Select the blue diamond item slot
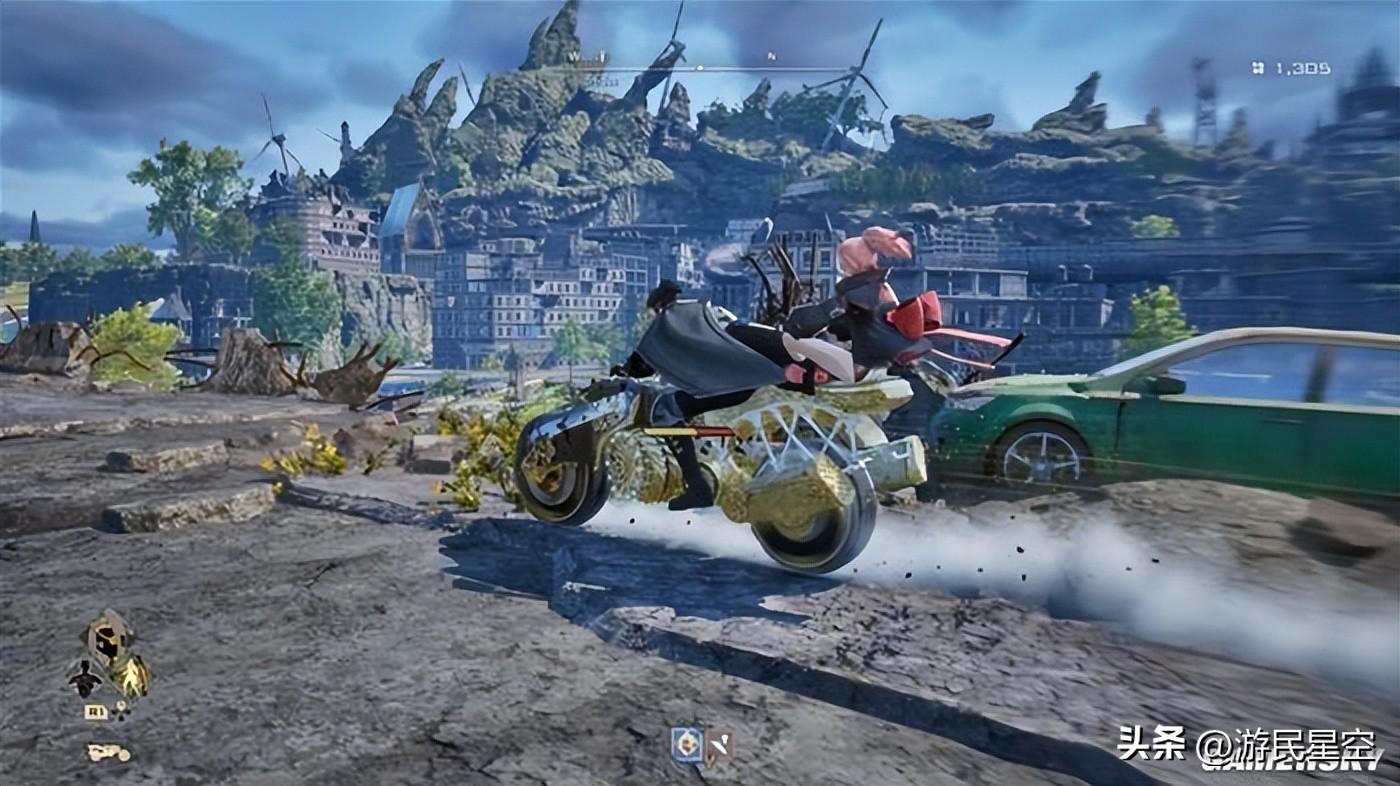Screen dimensions: 1400x786 pyautogui.click(x=686, y=745)
